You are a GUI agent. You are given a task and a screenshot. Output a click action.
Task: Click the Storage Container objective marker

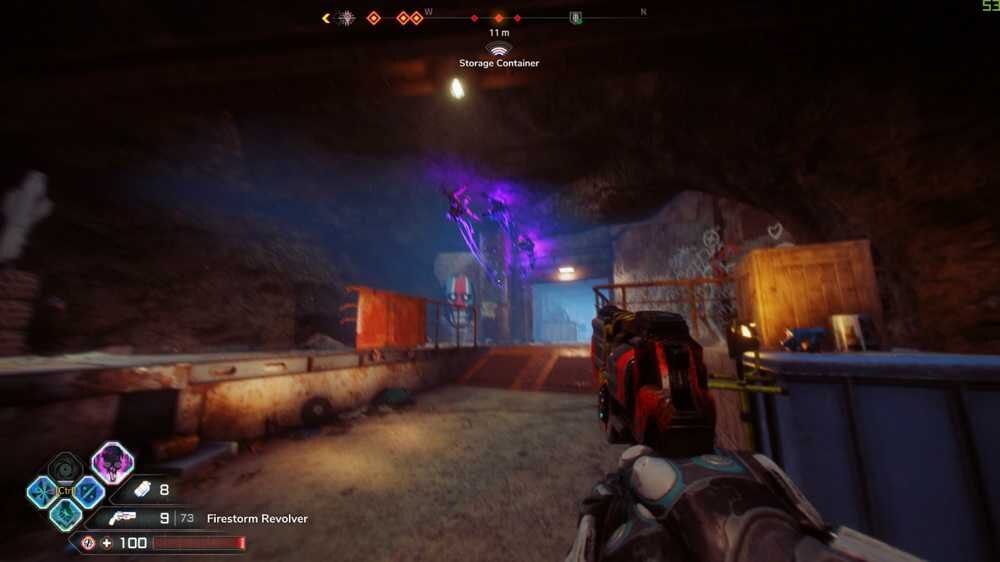(x=498, y=48)
